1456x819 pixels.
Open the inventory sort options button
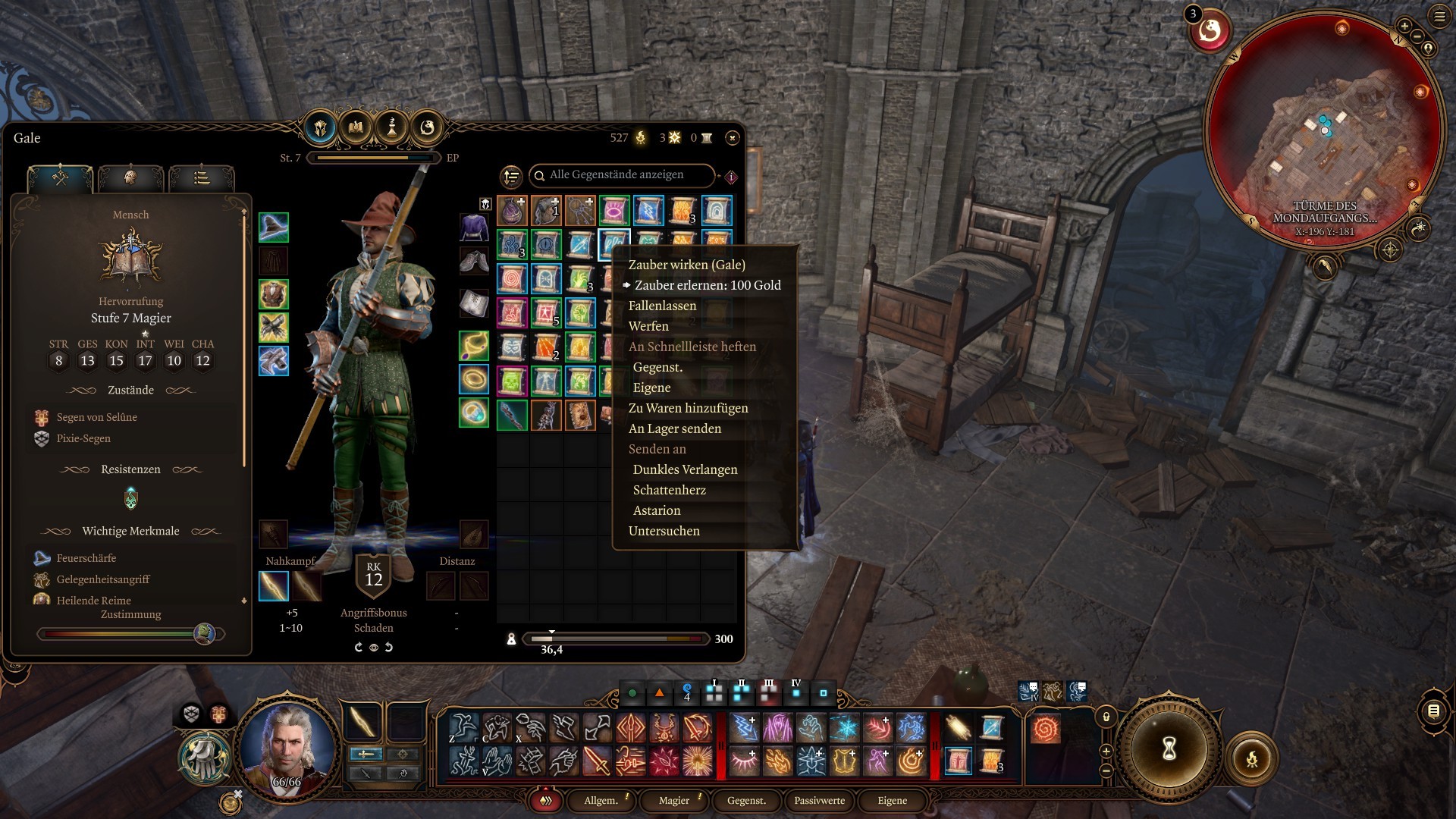[x=512, y=177]
